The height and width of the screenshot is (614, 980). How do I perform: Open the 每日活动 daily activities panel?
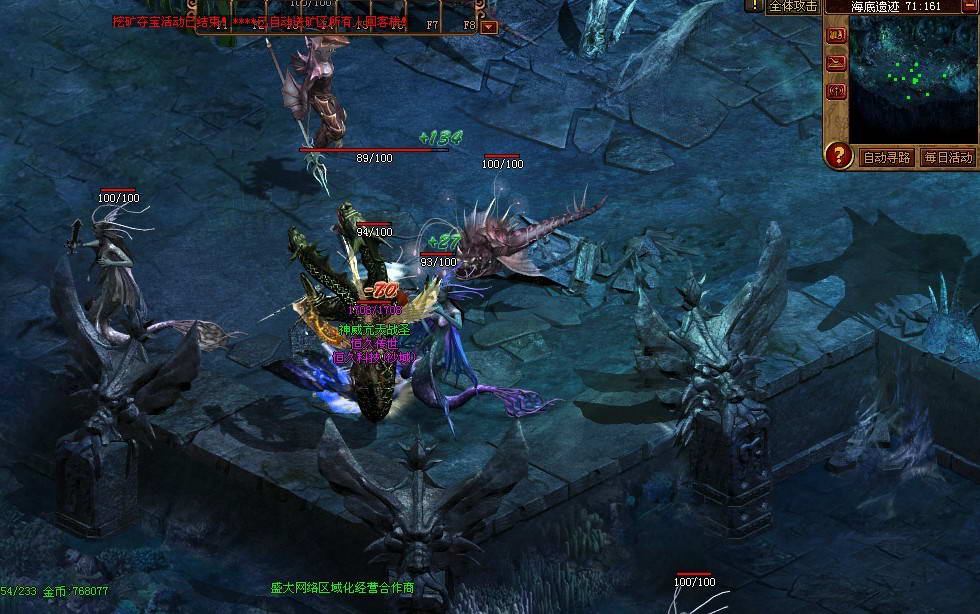(x=948, y=157)
